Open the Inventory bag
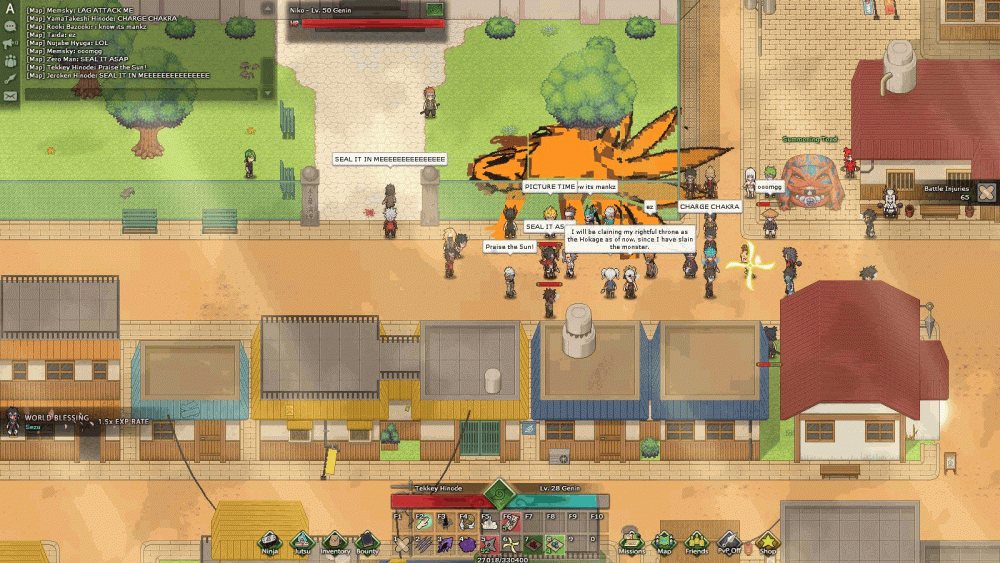The image size is (1000, 563). click(x=335, y=541)
